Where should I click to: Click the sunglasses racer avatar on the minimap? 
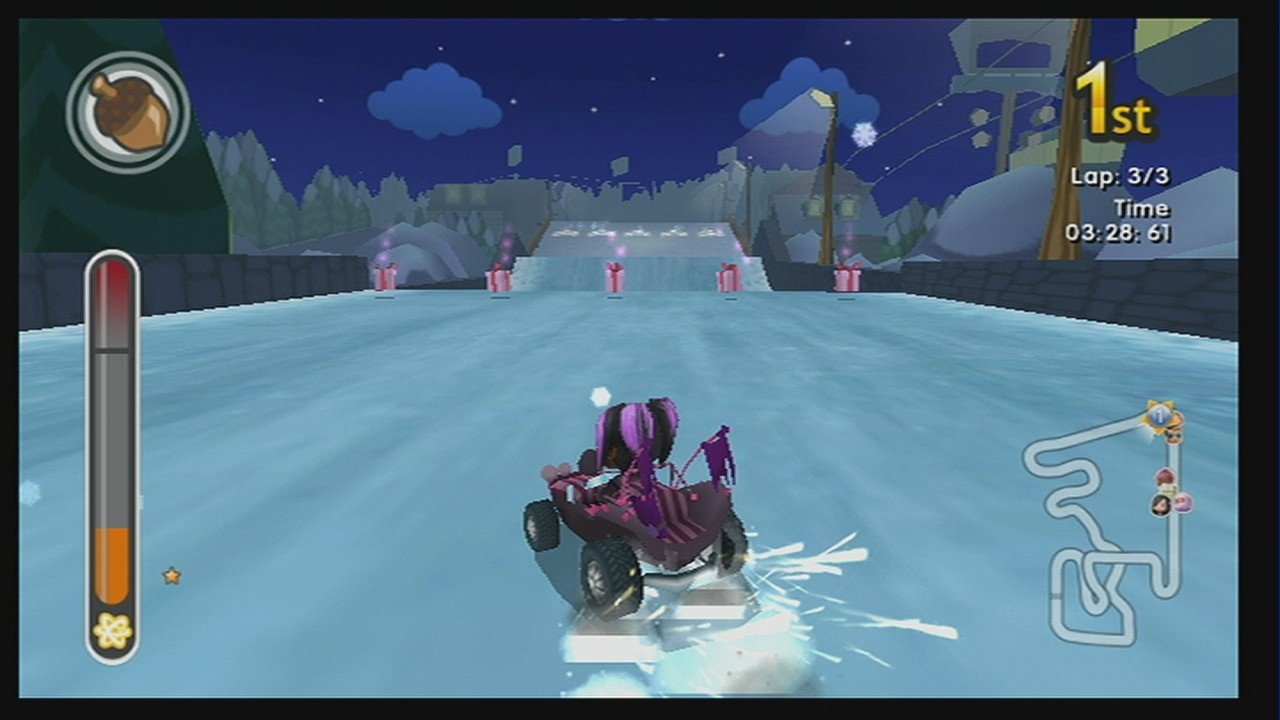[x=1174, y=437]
